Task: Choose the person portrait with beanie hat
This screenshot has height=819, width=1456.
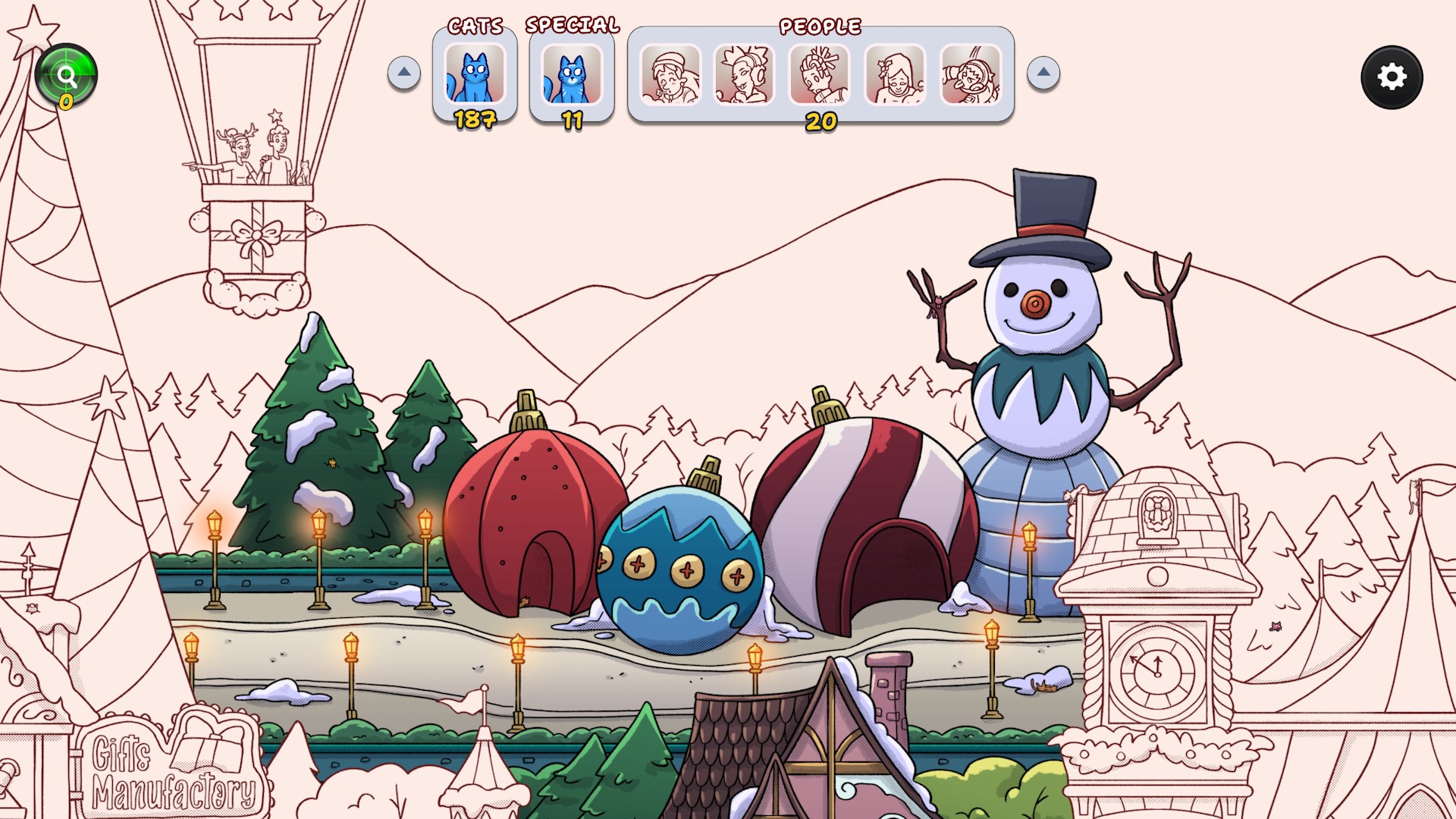Action: 670,74
